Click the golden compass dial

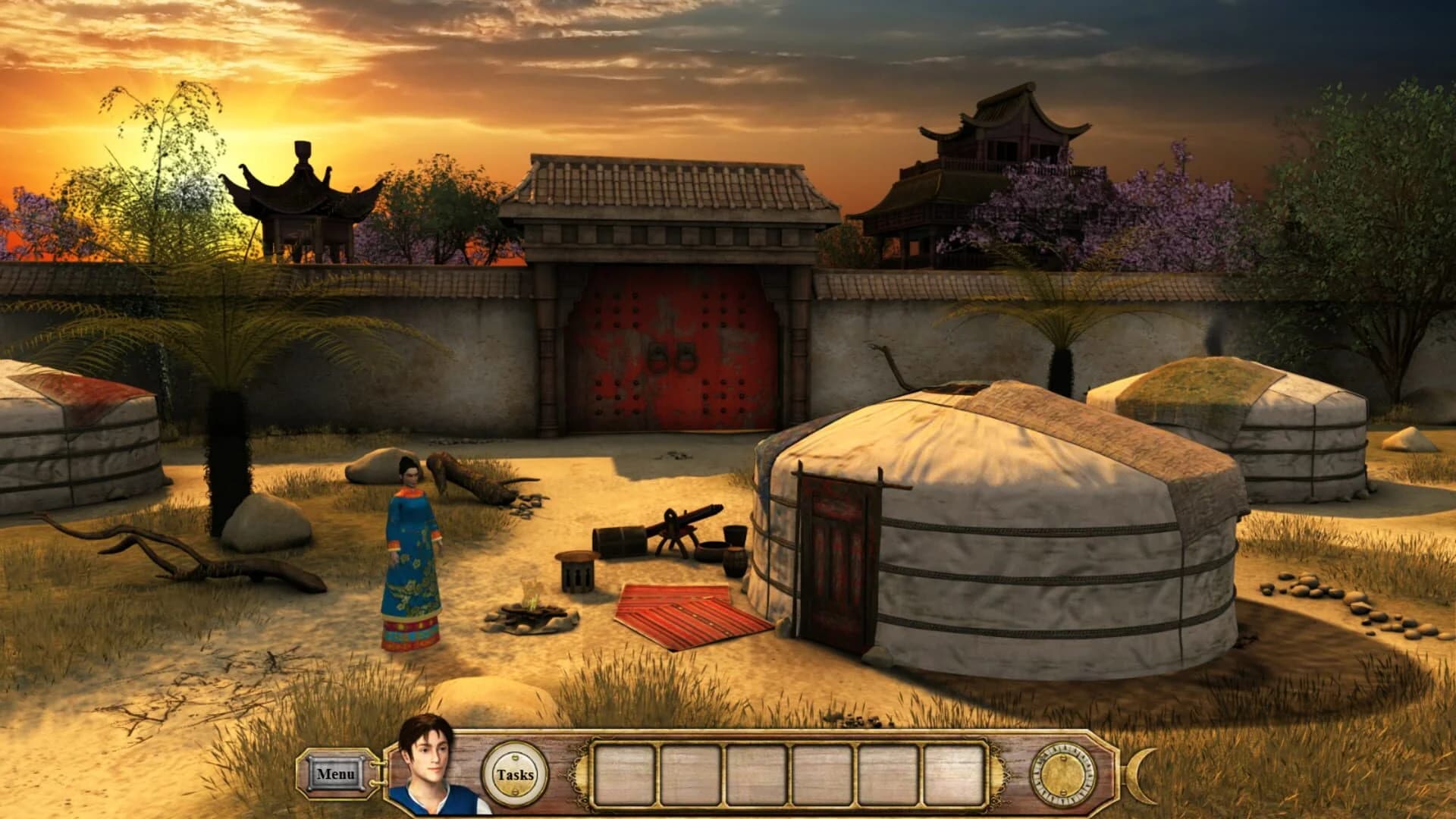(1061, 775)
